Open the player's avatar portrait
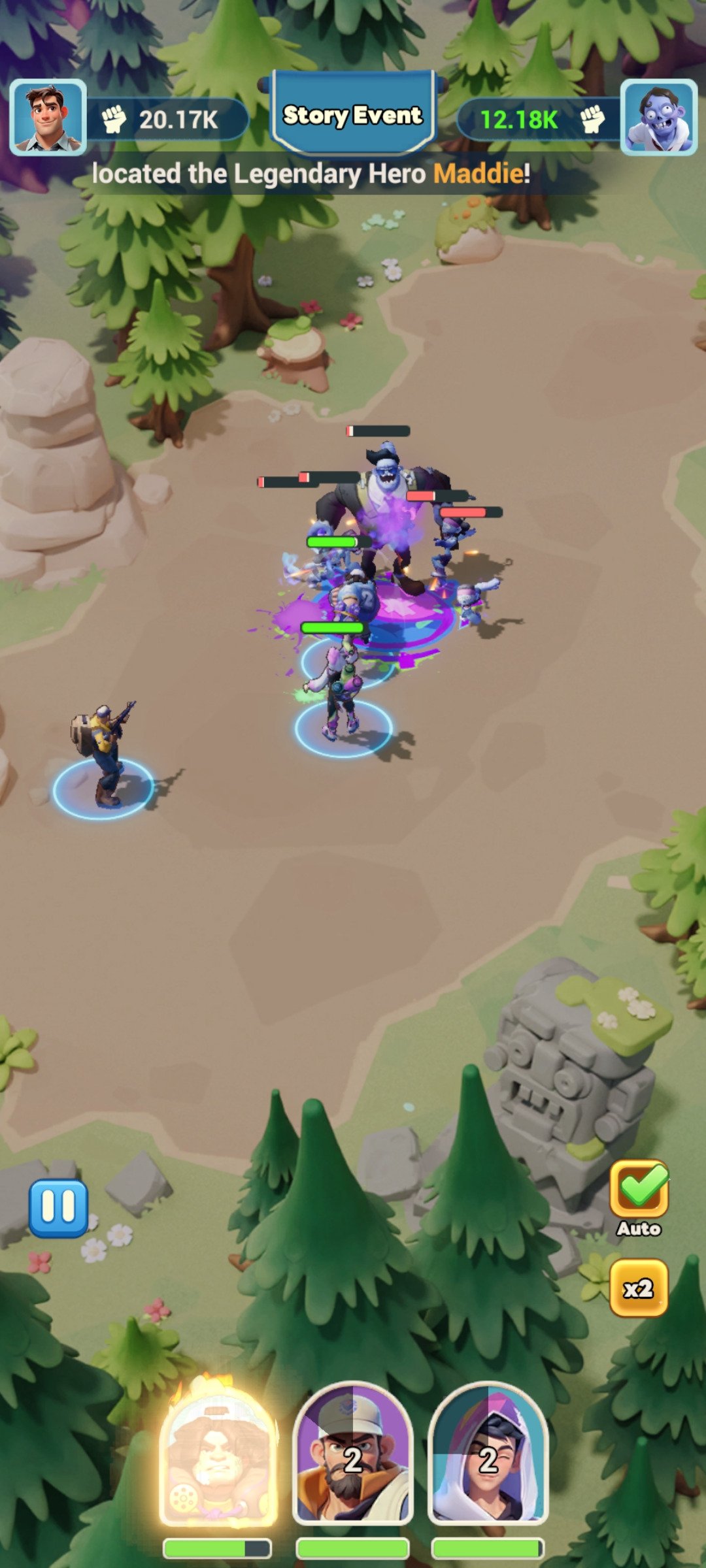Viewport: 706px width, 1568px height. tap(48, 118)
